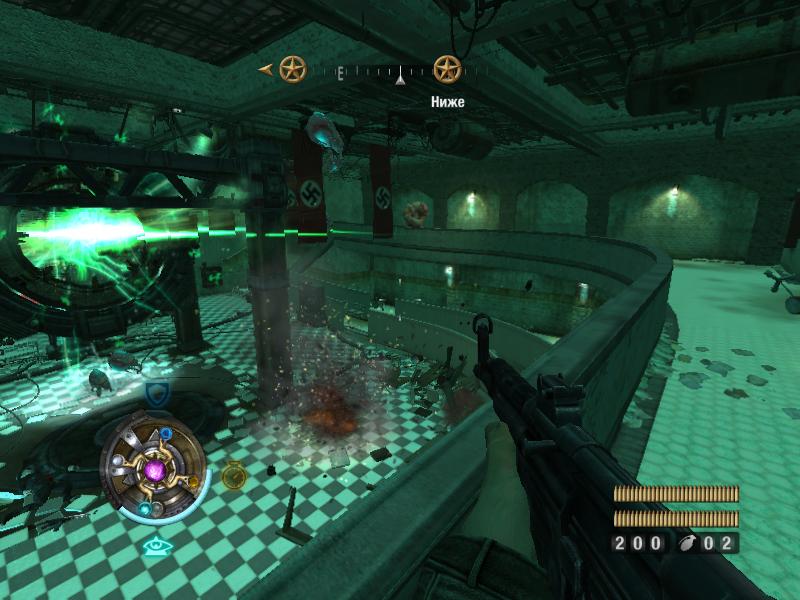Activate the blue shield power icon
The image size is (800, 600).
[x=156, y=392]
